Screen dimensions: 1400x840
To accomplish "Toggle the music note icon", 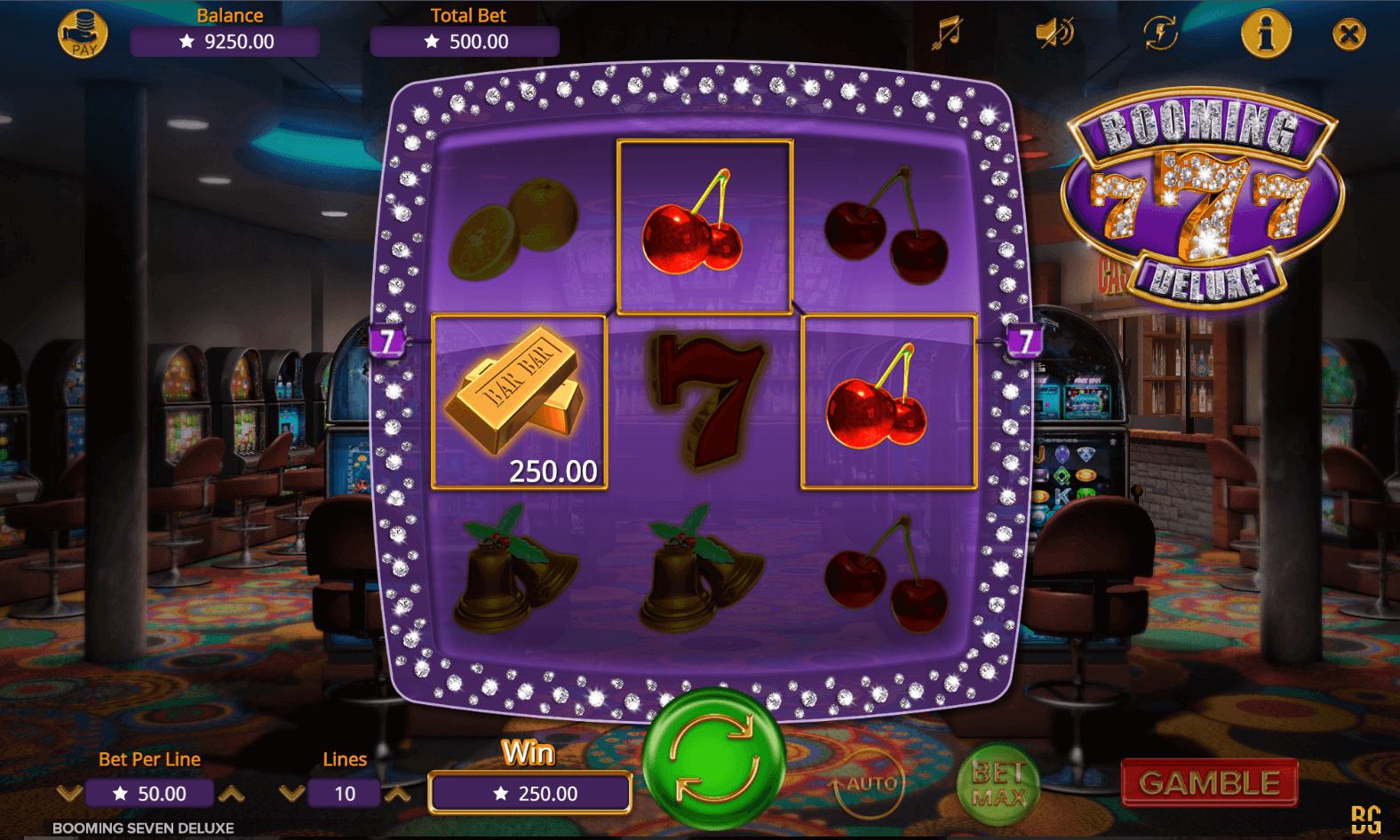I will click(947, 33).
